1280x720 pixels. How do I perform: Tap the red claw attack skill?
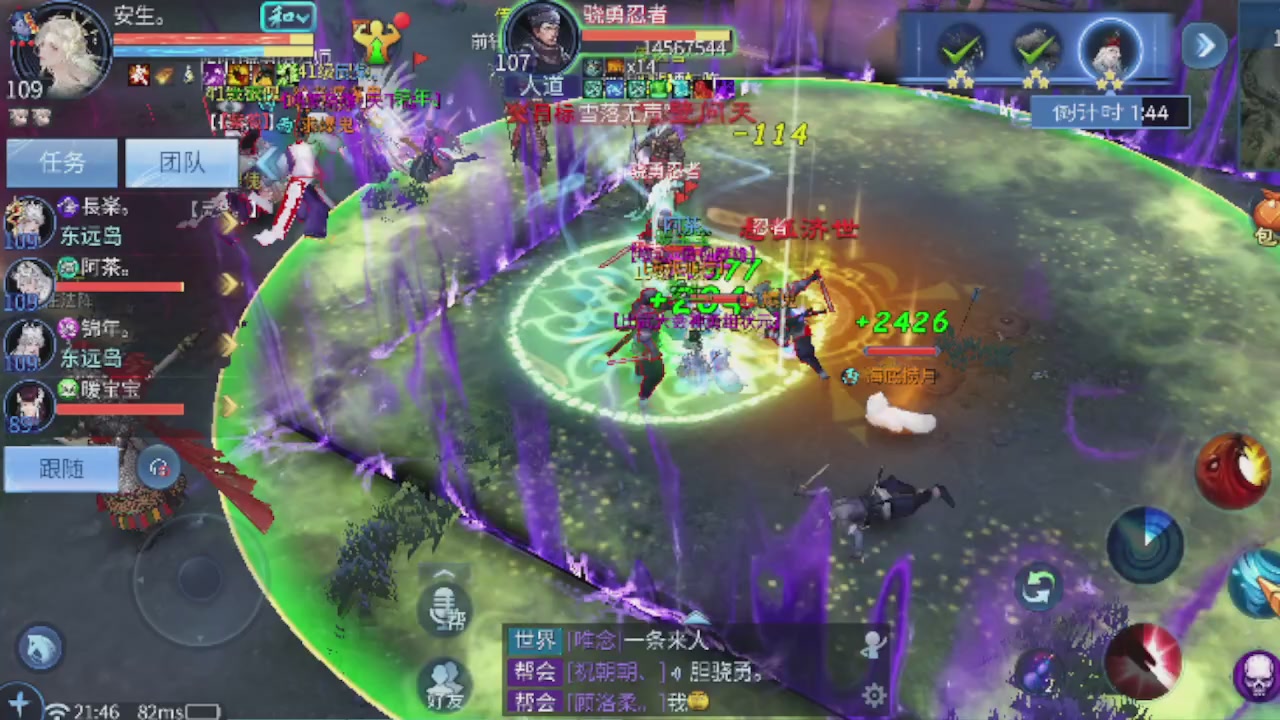click(1148, 662)
